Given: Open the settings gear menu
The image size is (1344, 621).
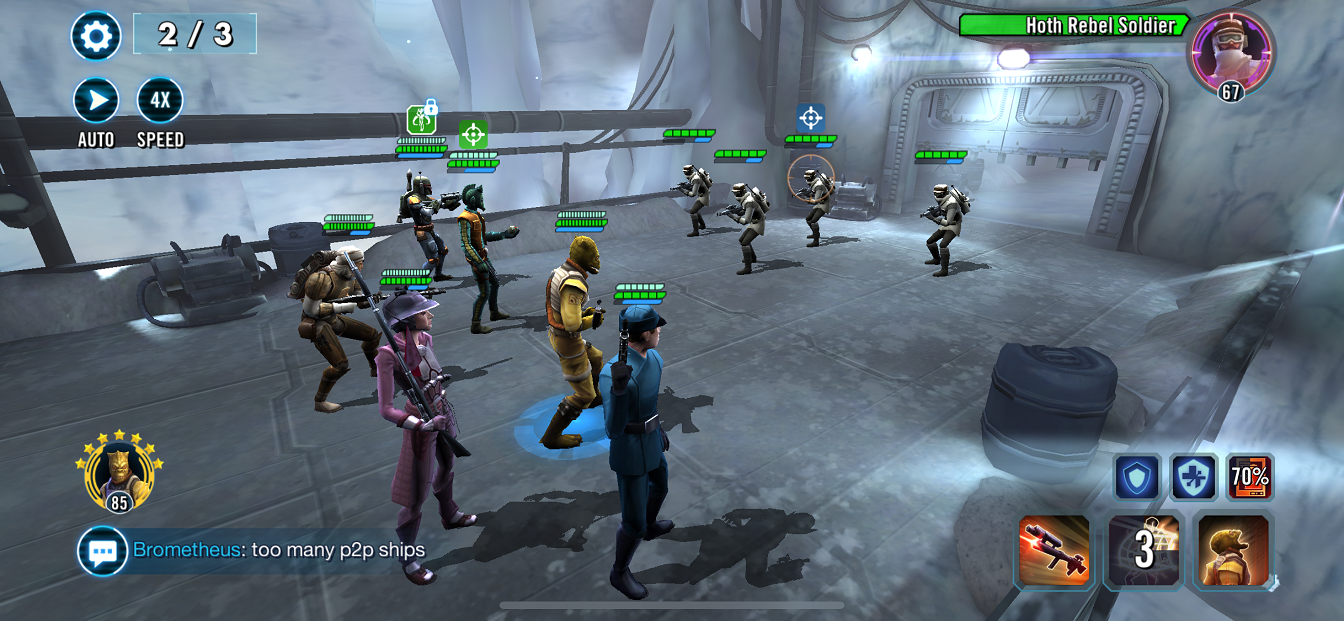Looking at the screenshot, I should tap(96, 37).
